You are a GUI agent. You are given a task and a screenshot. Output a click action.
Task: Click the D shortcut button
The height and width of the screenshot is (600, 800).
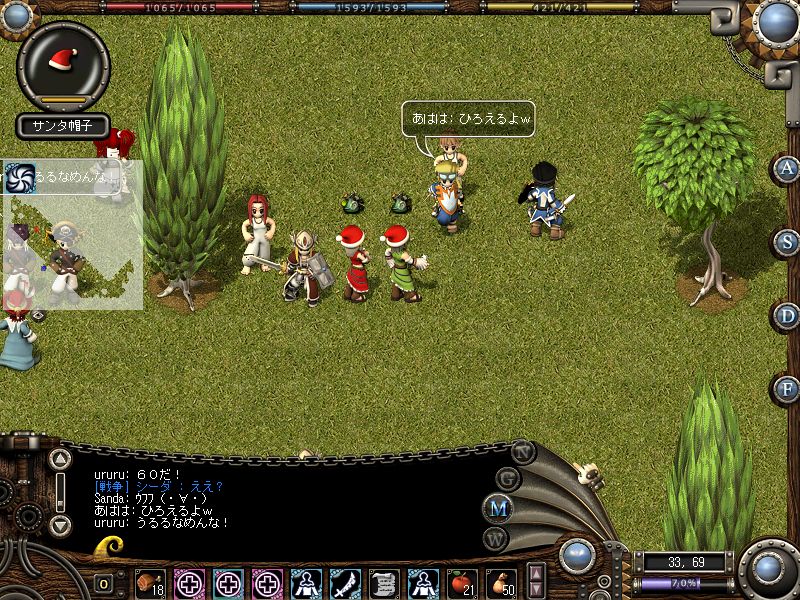787,316
